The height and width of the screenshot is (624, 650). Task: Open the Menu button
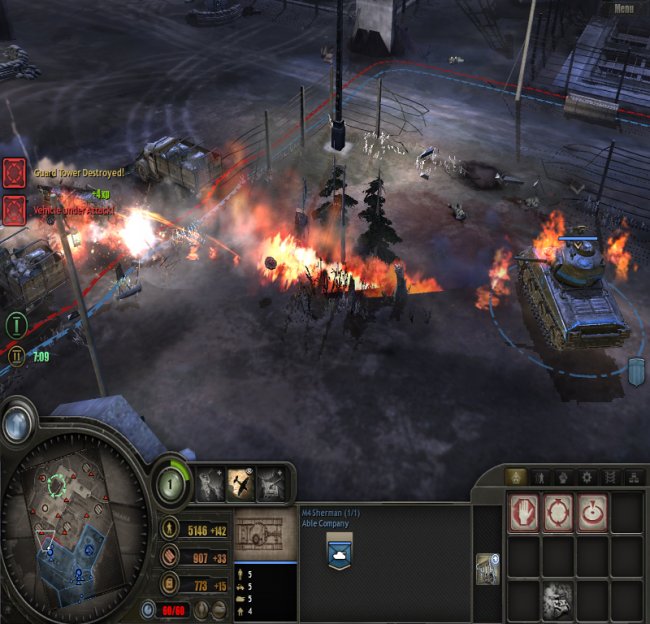point(624,9)
